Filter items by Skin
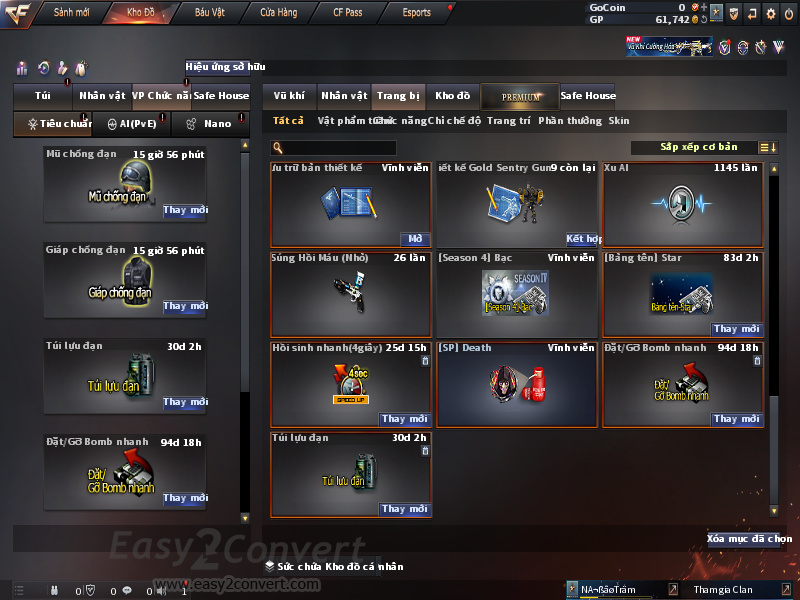This screenshot has width=800, height=600. click(619, 121)
